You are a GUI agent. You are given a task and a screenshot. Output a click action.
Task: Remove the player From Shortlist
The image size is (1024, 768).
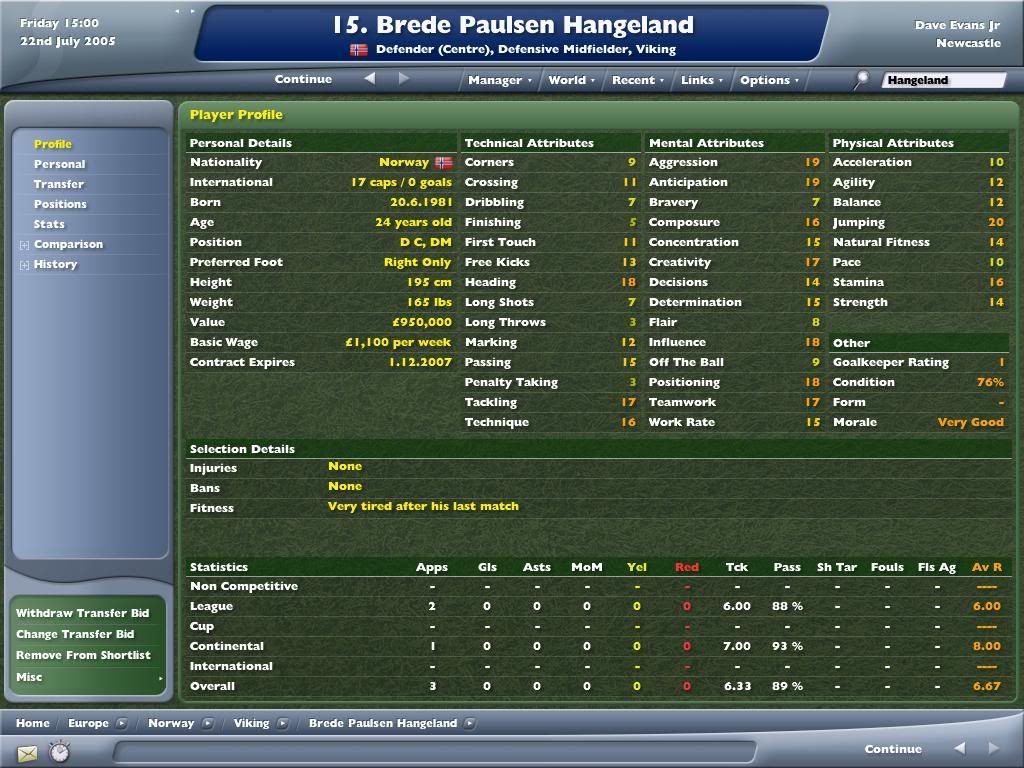84,655
